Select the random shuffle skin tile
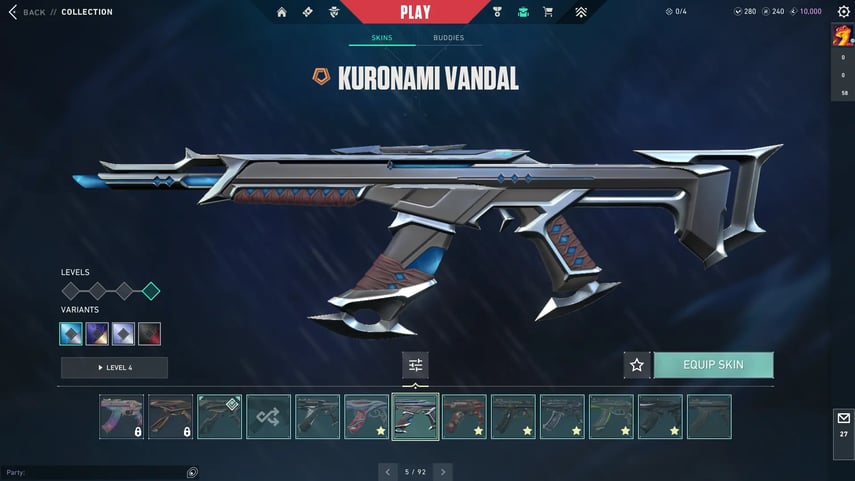 (269, 417)
